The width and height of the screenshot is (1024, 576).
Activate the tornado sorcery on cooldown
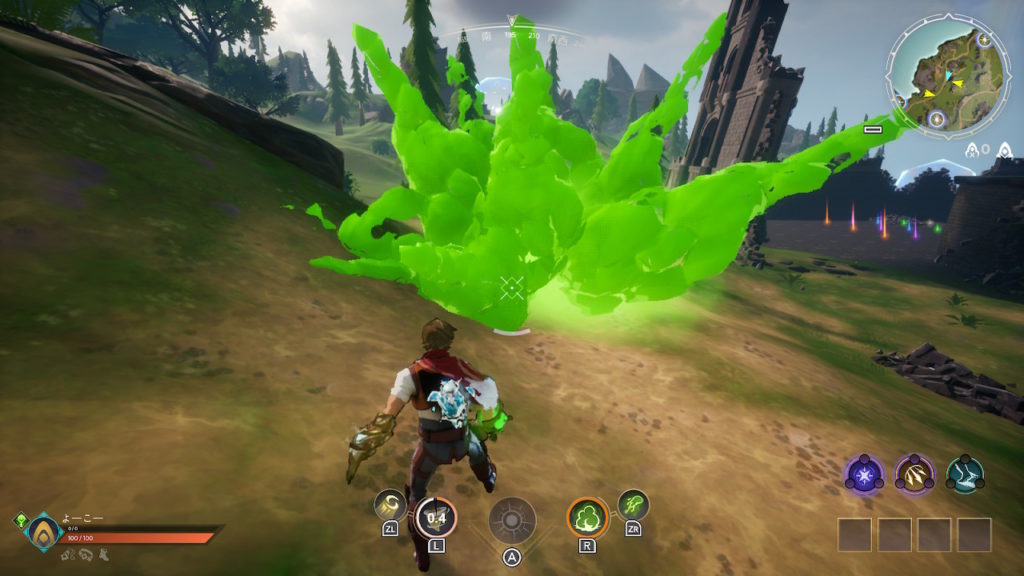pos(435,517)
